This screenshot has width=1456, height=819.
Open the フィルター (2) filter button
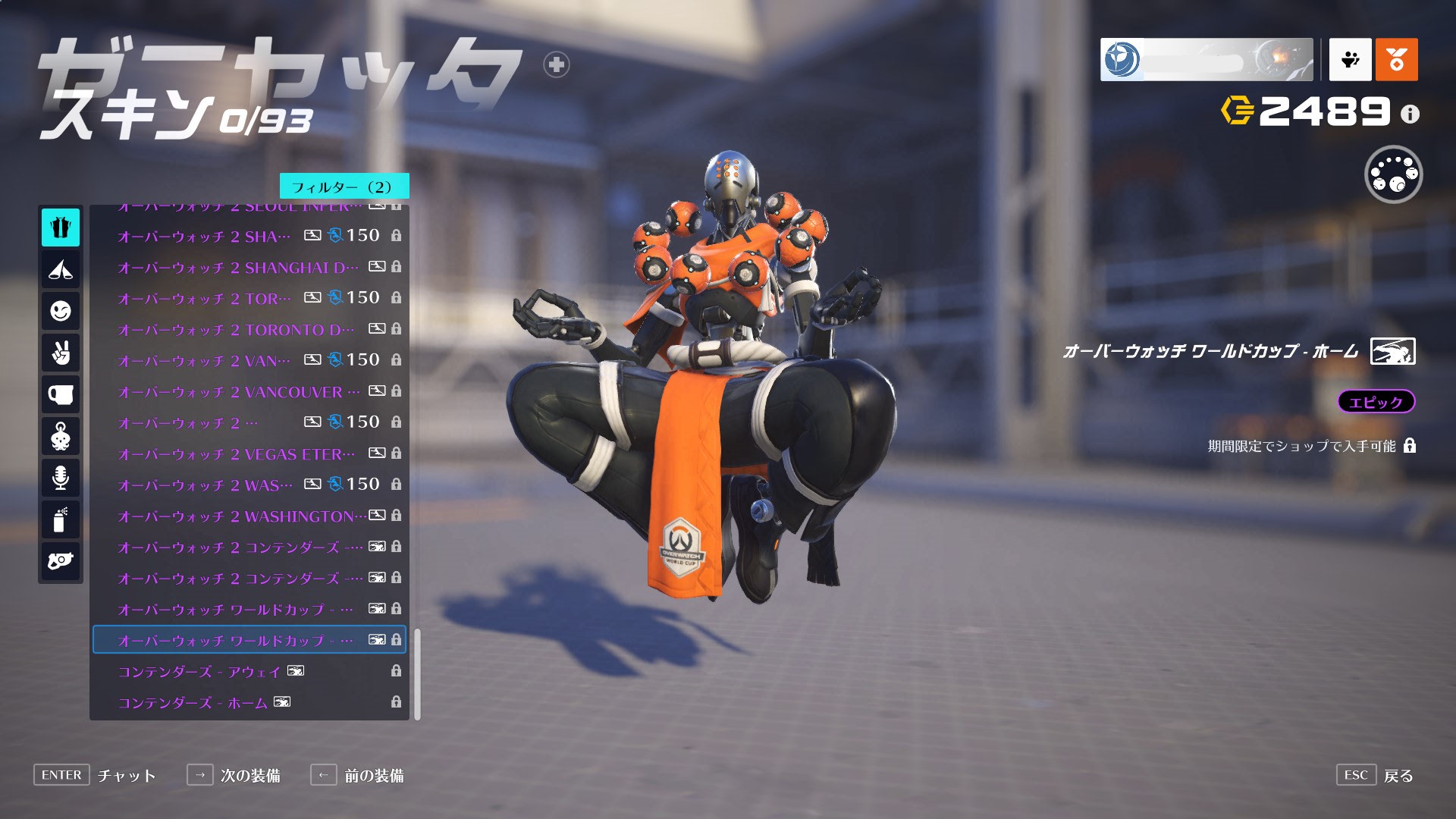tap(344, 187)
